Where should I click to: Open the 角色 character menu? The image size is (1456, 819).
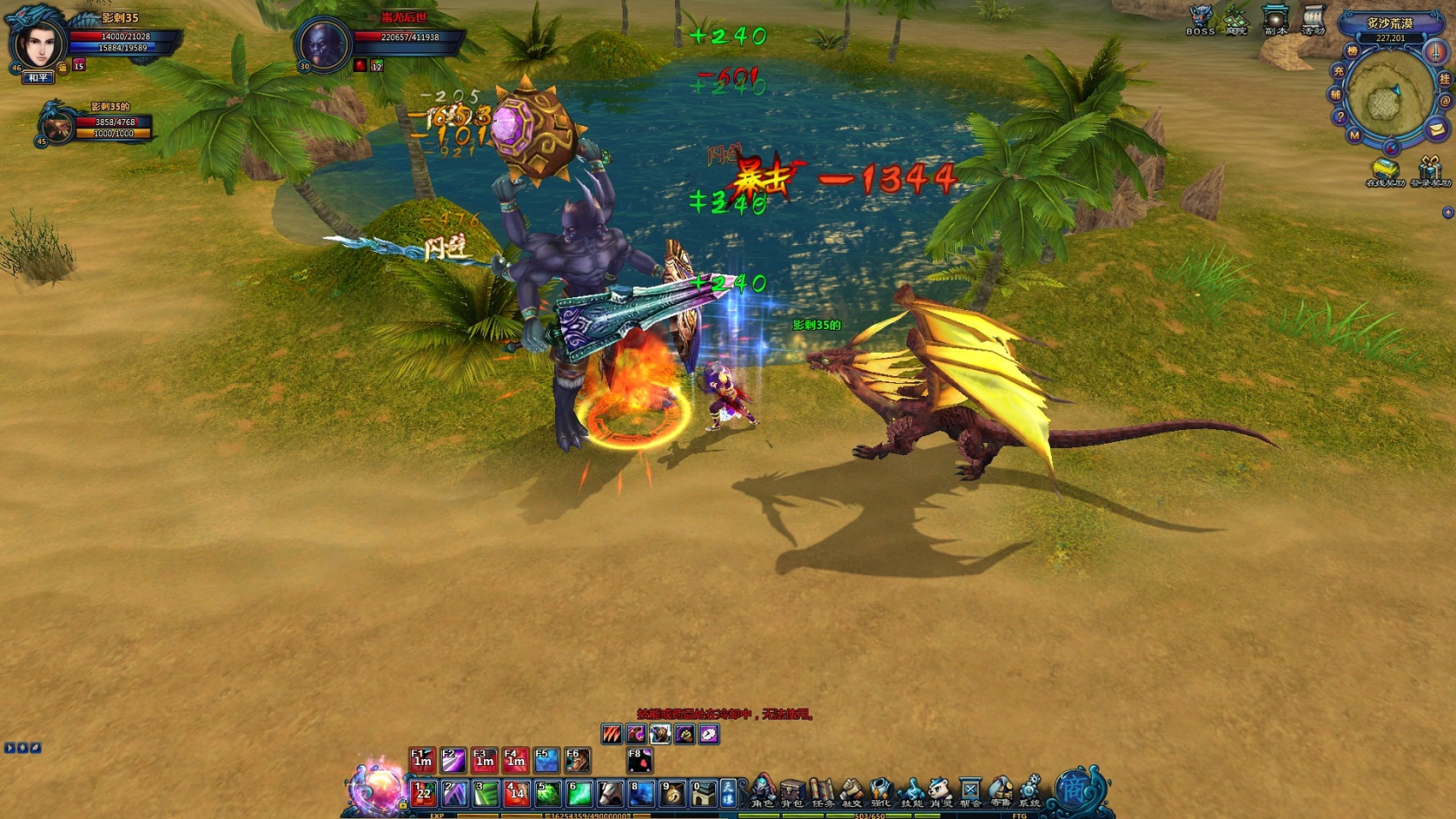pyautogui.click(x=762, y=792)
